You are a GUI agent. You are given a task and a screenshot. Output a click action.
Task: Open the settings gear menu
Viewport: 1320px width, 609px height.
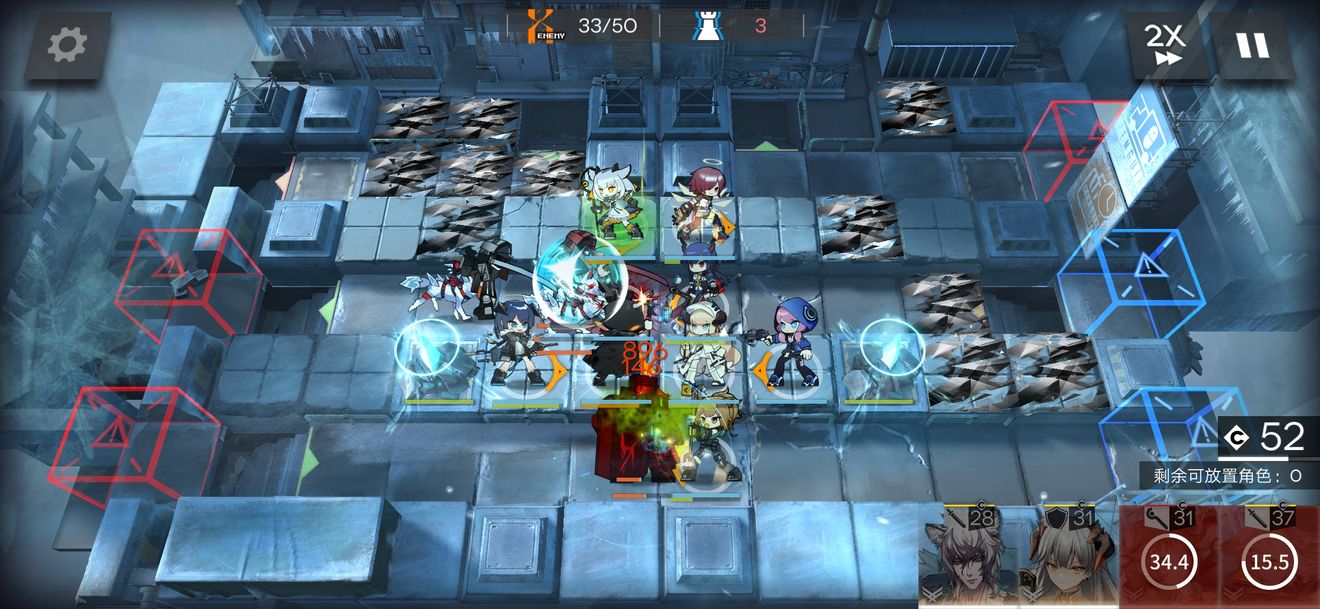coord(67,45)
